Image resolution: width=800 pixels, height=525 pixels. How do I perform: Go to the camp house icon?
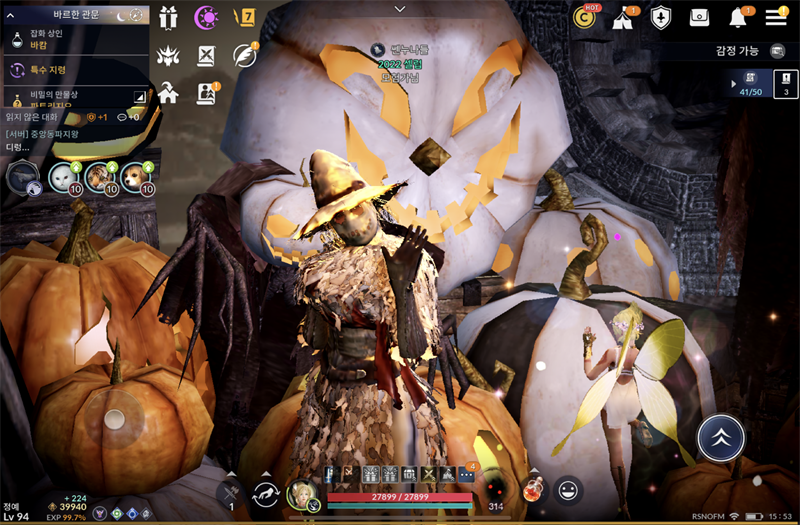point(169,92)
